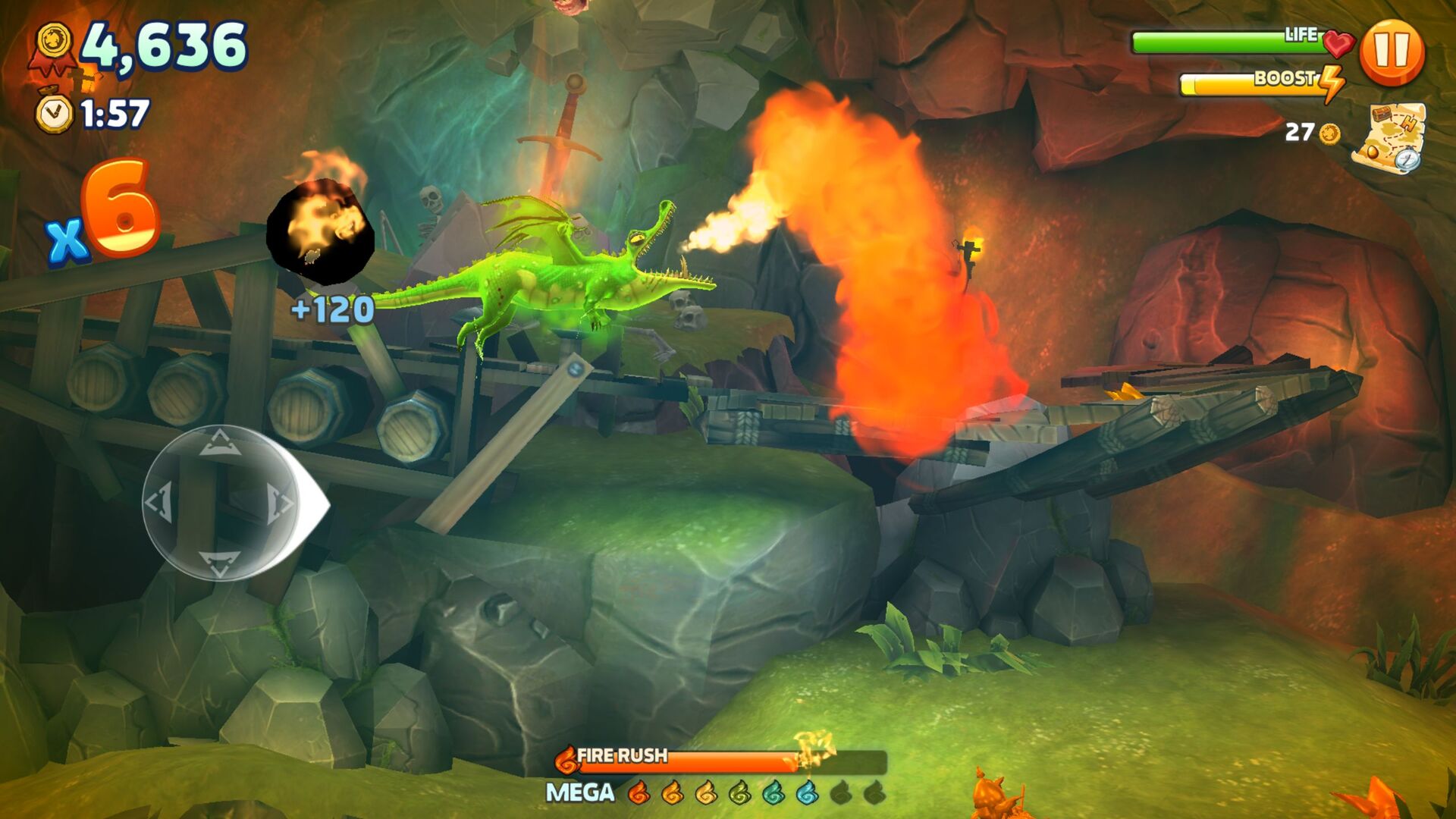The width and height of the screenshot is (1456, 819).
Task: Pause the game with the orange button
Action: [x=1392, y=52]
